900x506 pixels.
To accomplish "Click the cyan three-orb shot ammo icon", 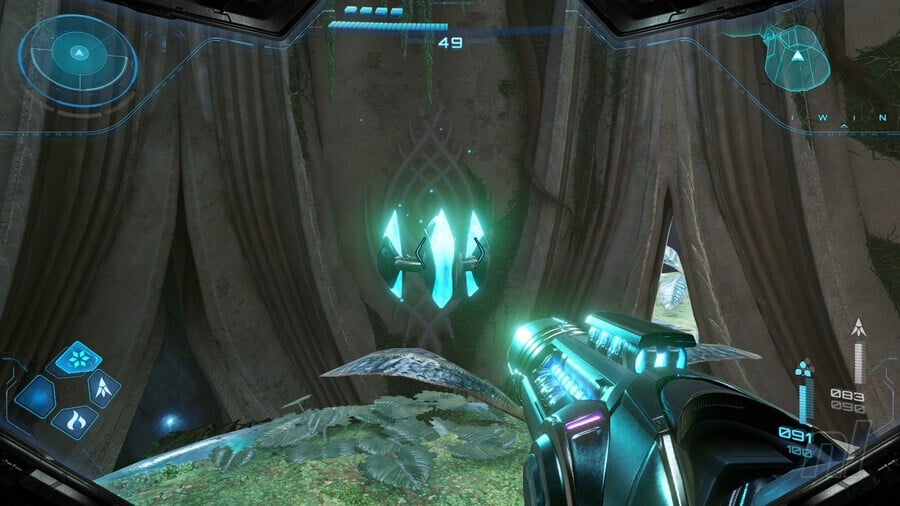I will coord(804,371).
